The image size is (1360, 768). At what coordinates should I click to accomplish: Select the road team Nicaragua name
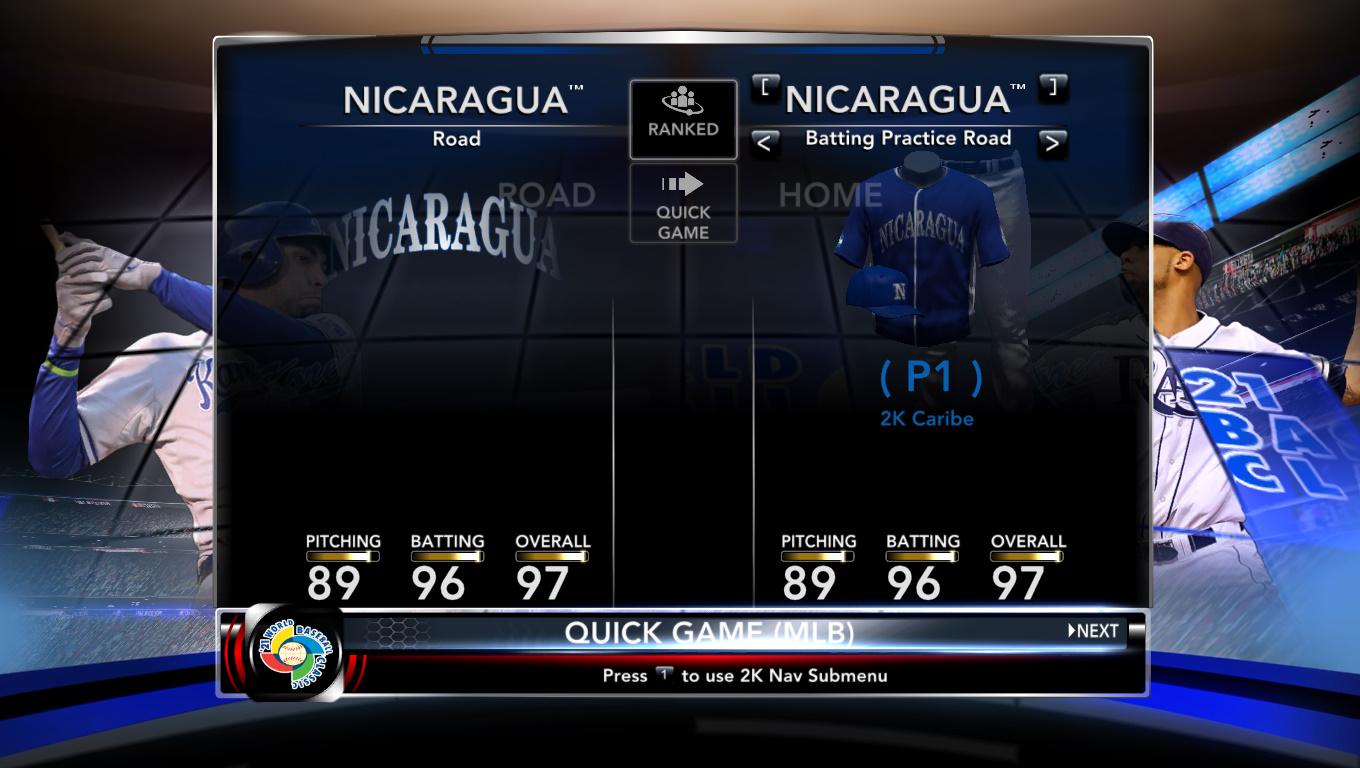coord(457,100)
